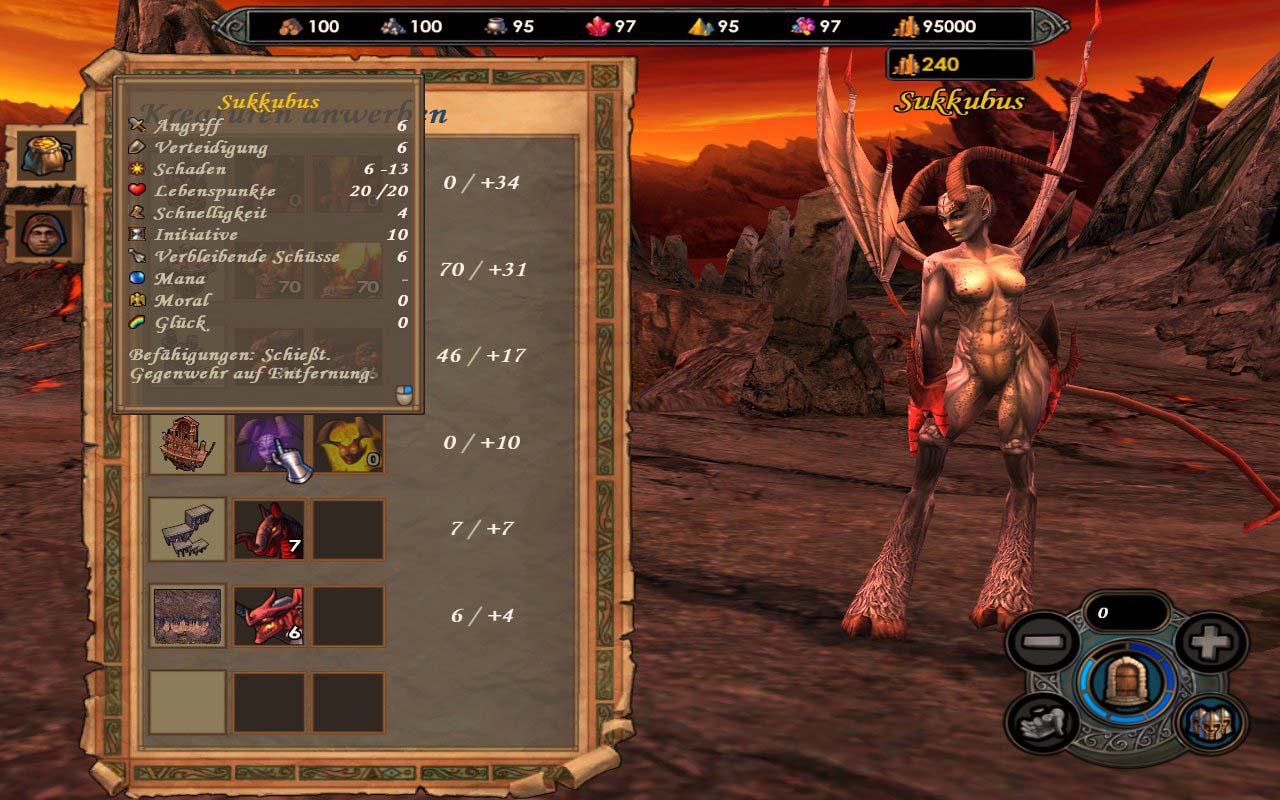Viewport: 1280px width, 800px height.
Task: Select the yellow upgraded succubus portrait
Action: click(348, 443)
